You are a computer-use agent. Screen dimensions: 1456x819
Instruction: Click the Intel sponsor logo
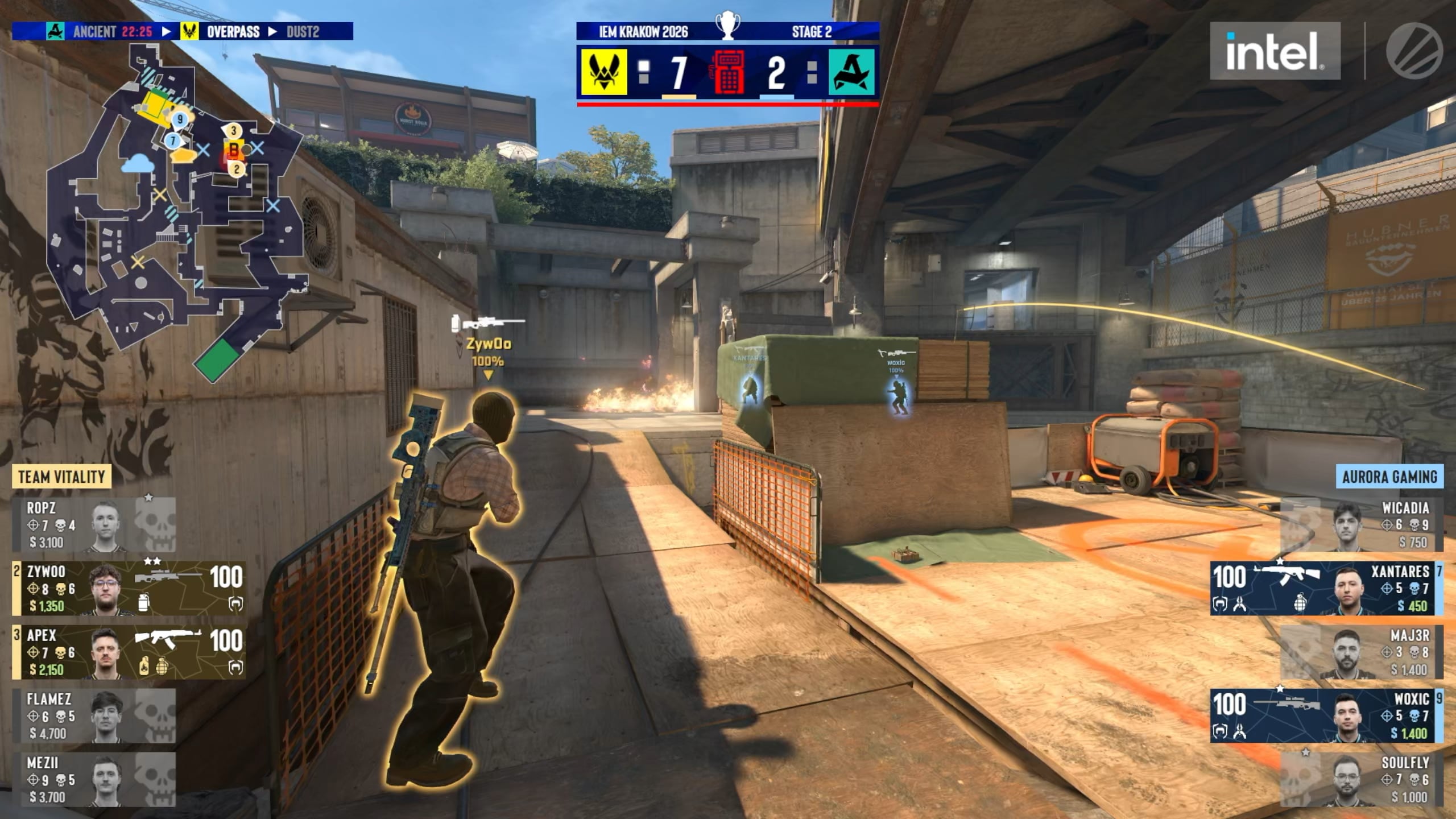click(x=1275, y=51)
